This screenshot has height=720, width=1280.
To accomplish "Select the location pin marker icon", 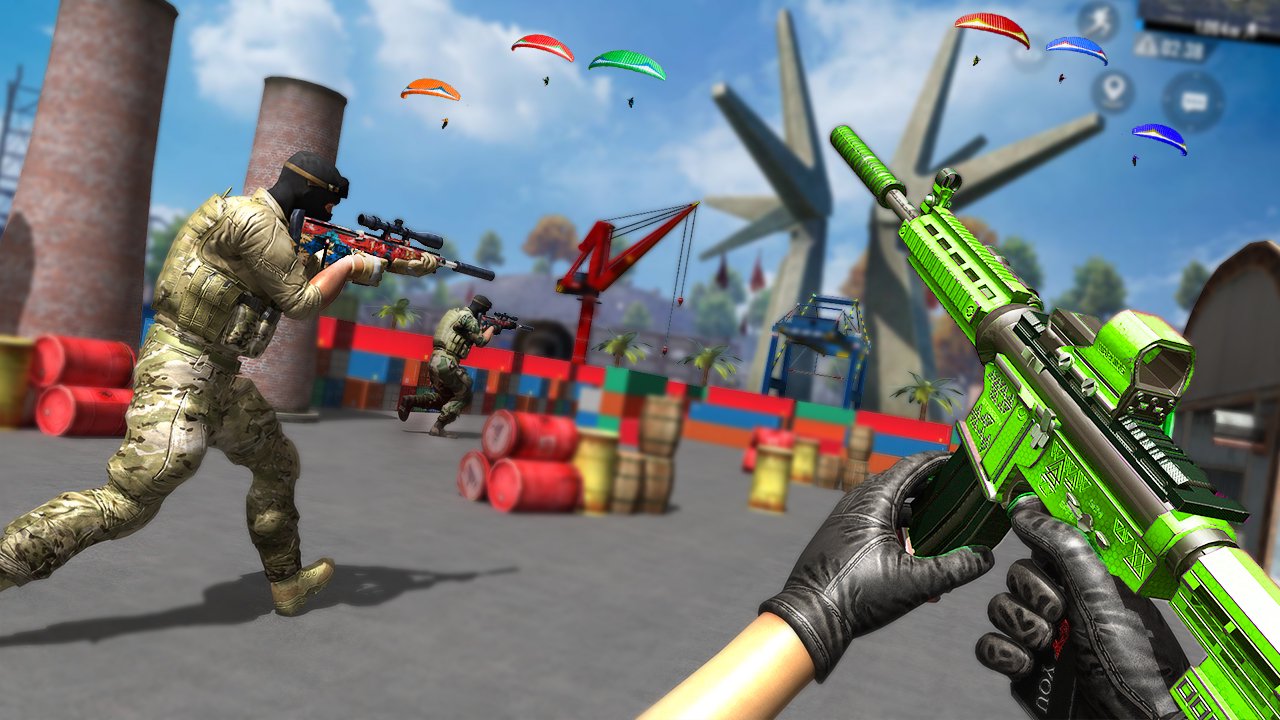I will [1112, 88].
